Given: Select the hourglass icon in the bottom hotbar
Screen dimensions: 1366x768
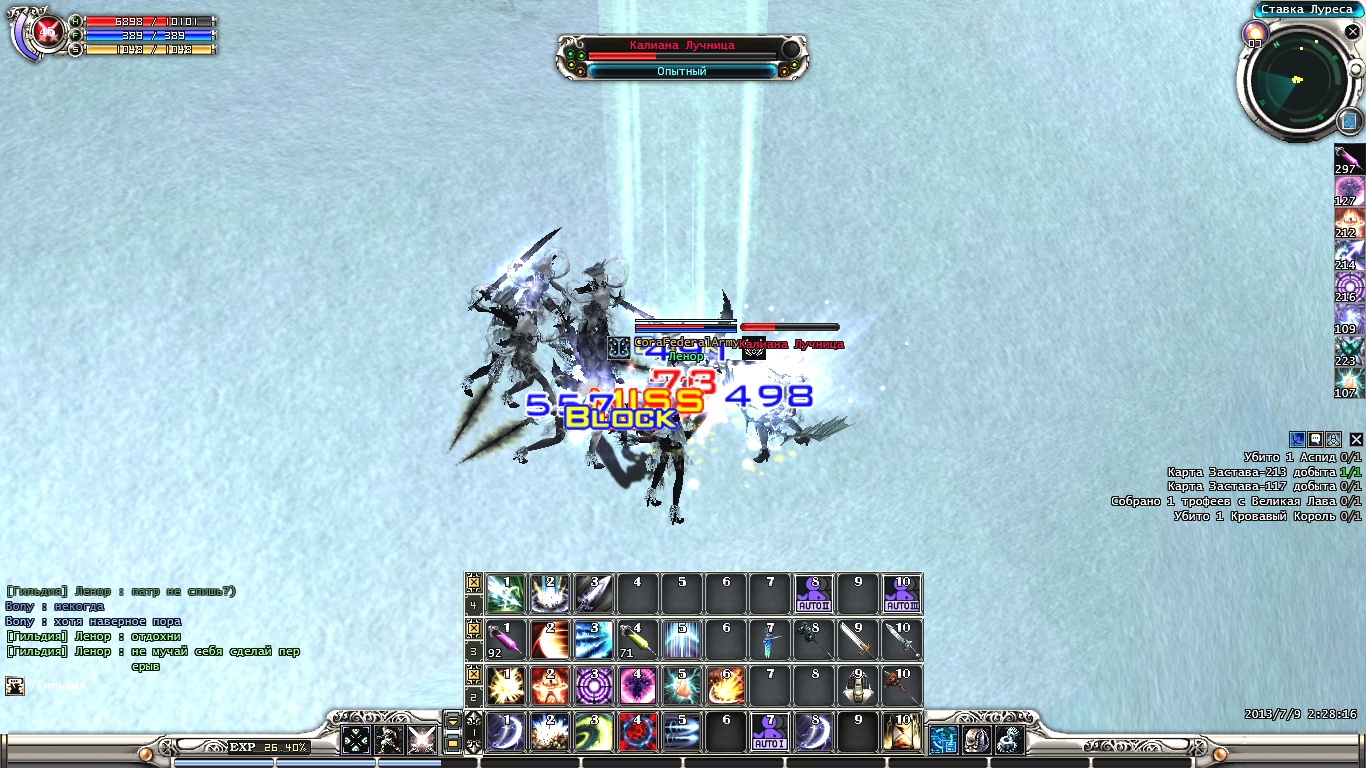Looking at the screenshot, I should [901, 732].
